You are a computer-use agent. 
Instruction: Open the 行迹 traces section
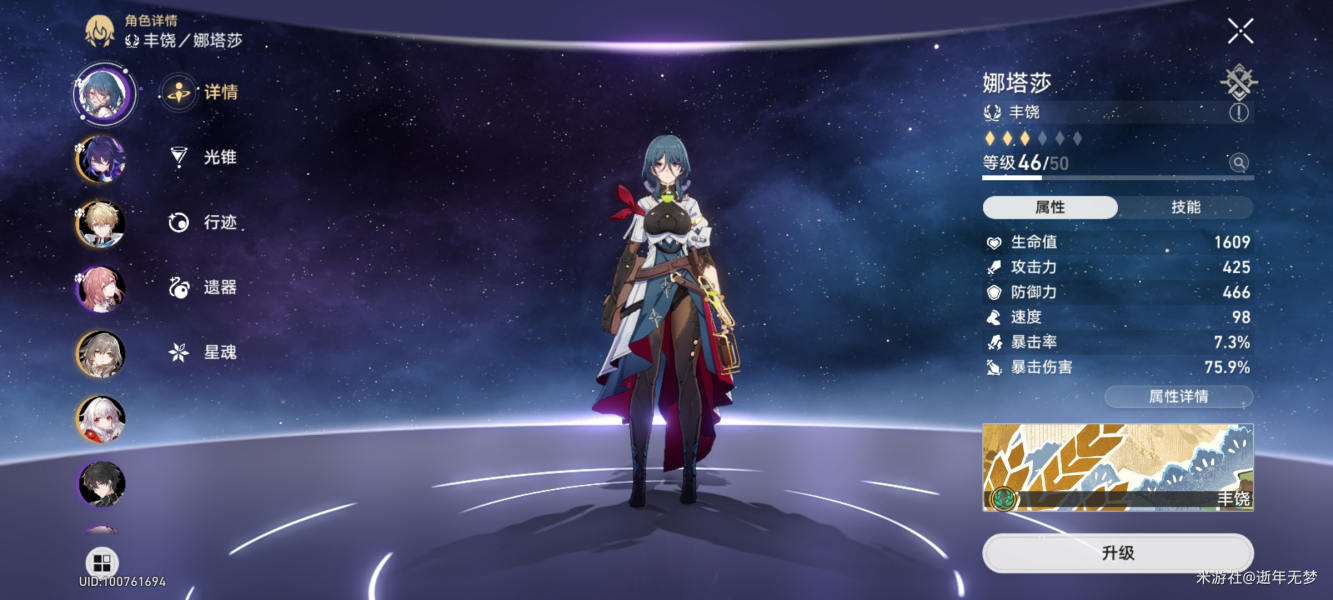[x=206, y=222]
